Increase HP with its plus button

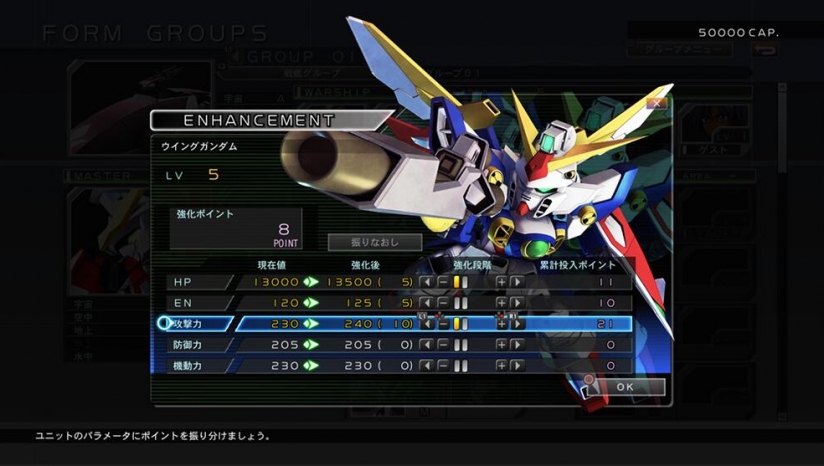pos(501,282)
